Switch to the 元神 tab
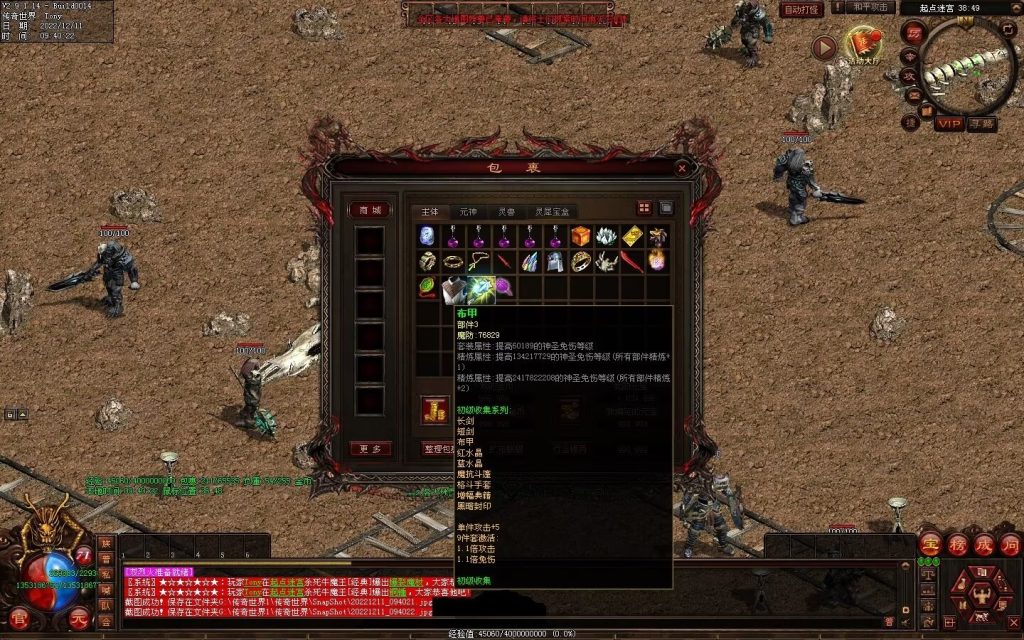The image size is (1024, 640). pos(468,212)
